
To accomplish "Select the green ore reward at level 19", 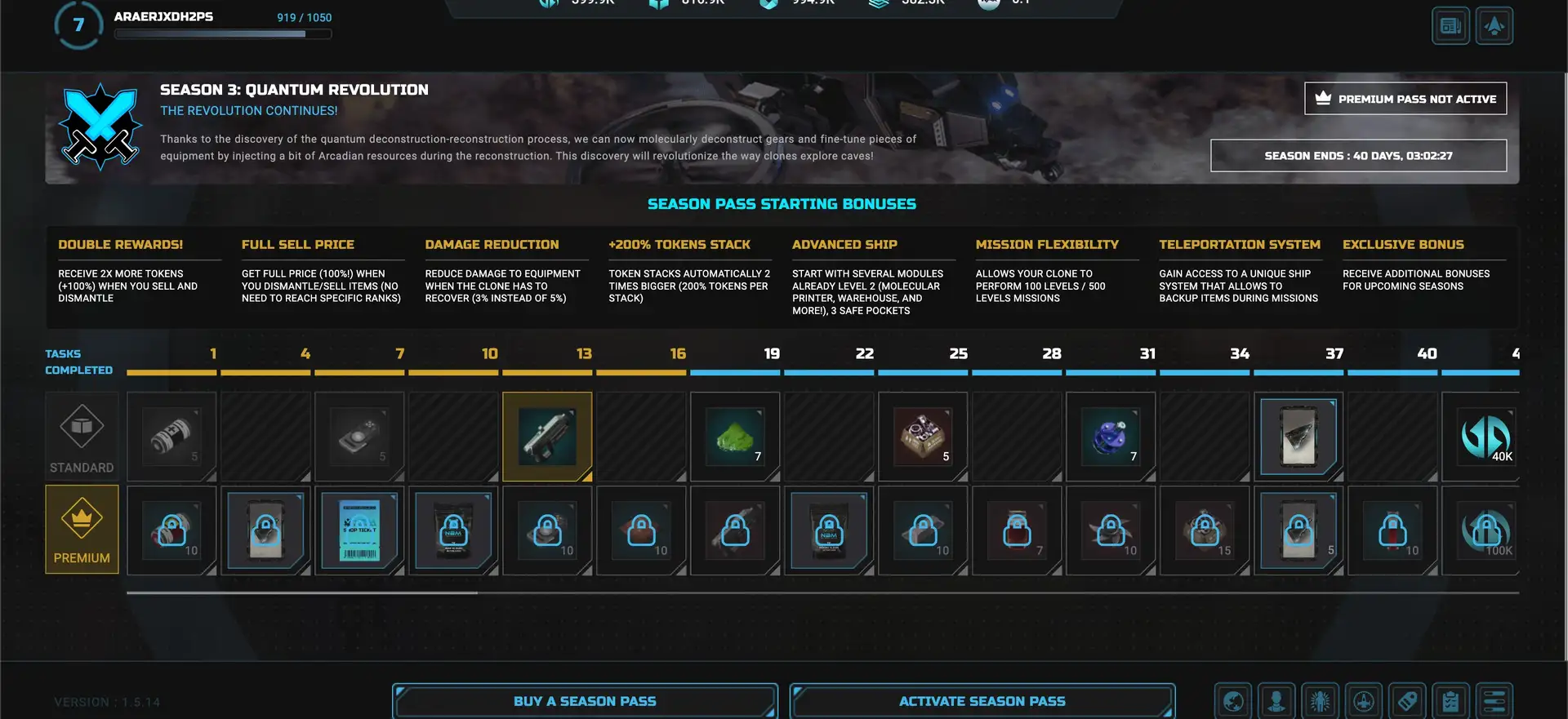I will (735, 437).
